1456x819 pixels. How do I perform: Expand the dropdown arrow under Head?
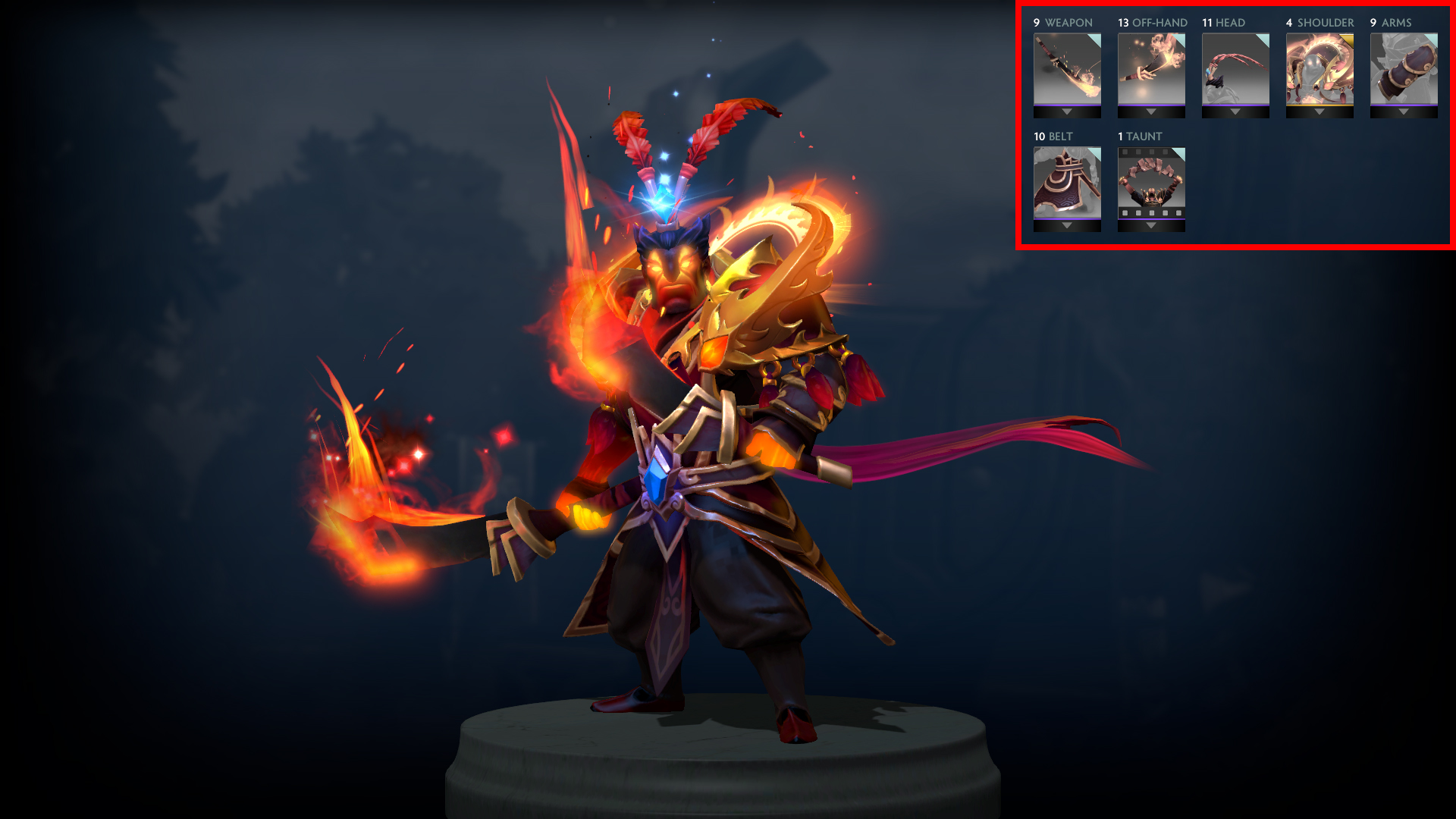[1235, 112]
